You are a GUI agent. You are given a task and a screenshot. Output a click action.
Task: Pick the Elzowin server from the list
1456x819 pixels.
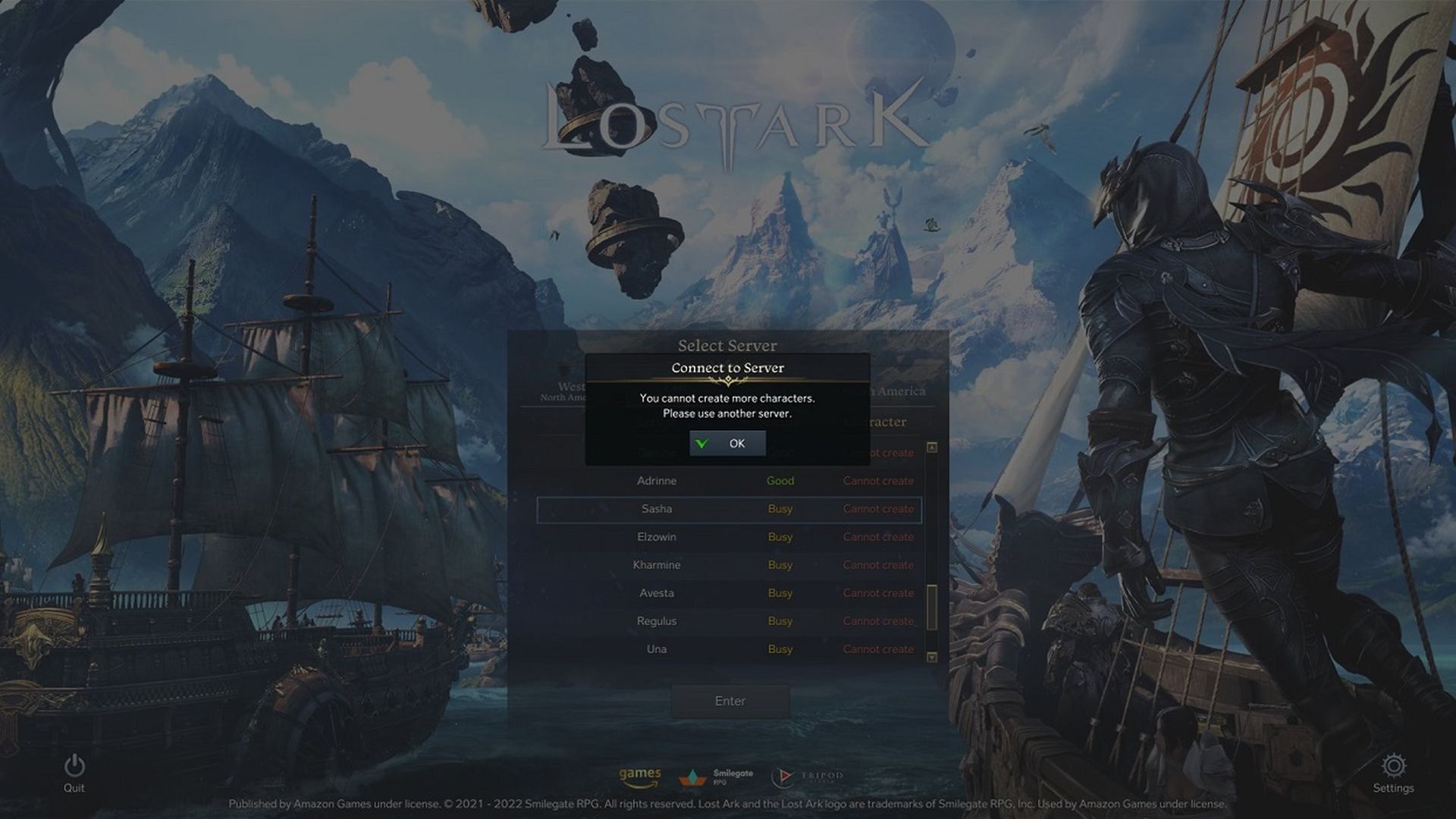tap(657, 537)
